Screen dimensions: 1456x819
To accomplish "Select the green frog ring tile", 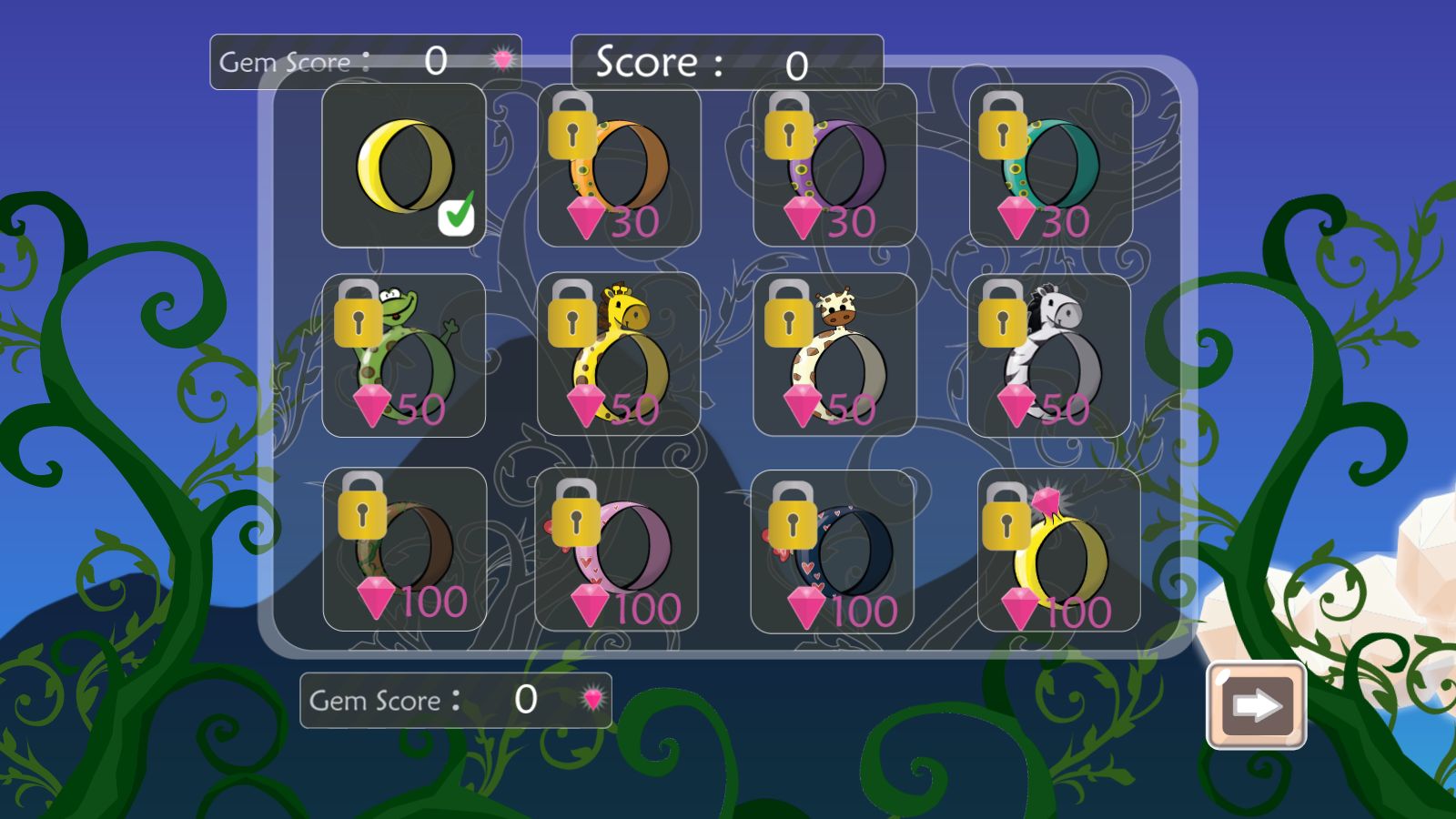I will pyautogui.click(x=403, y=355).
